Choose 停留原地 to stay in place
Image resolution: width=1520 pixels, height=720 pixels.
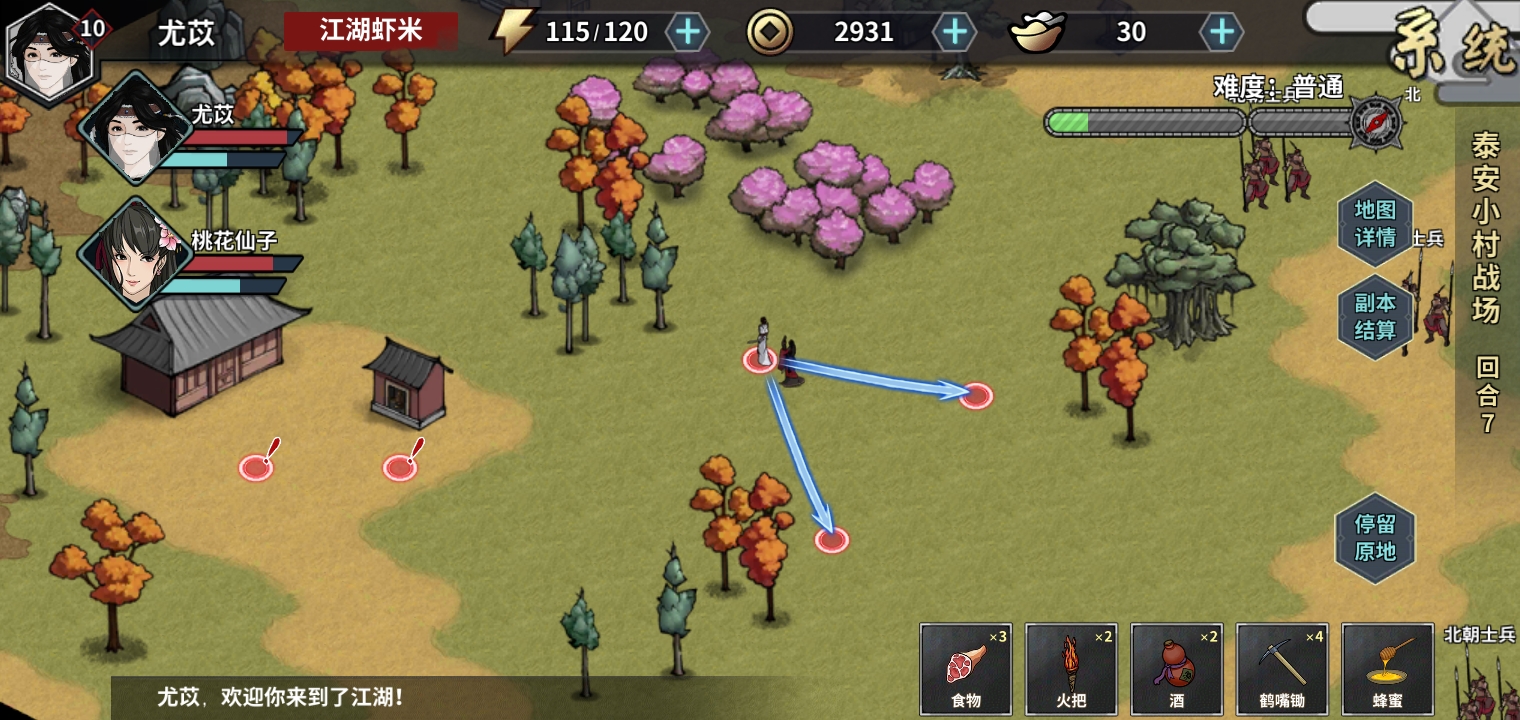coord(1375,537)
